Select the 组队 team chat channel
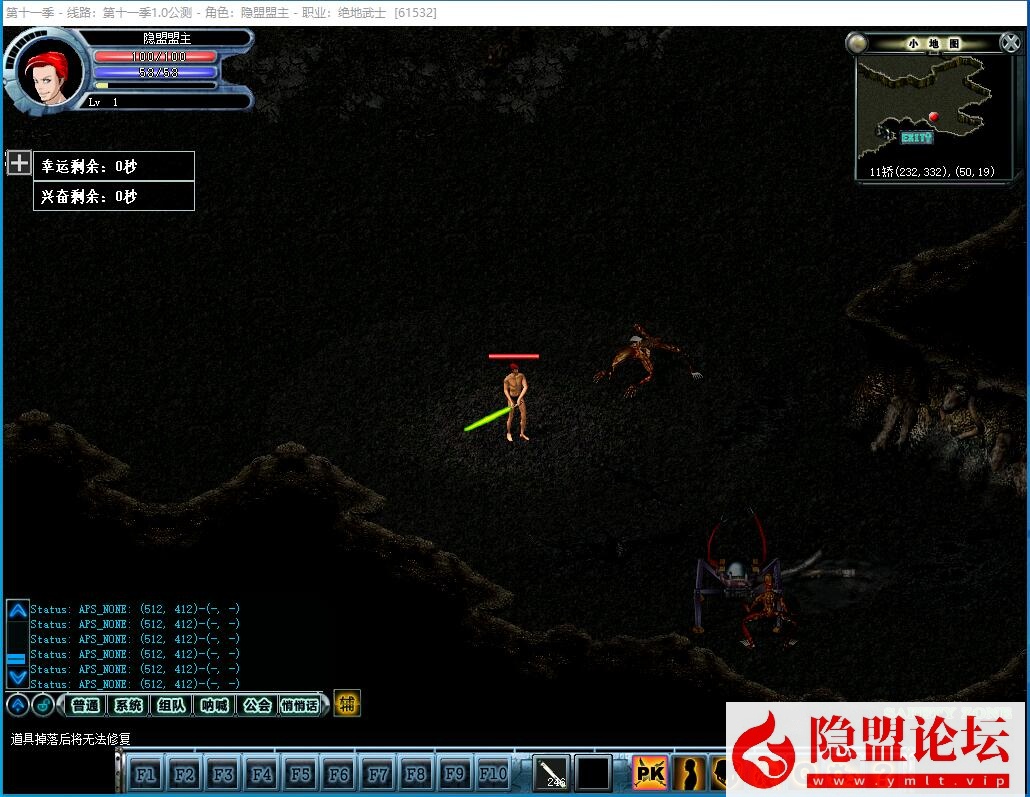The height and width of the screenshot is (797, 1030). click(x=171, y=705)
